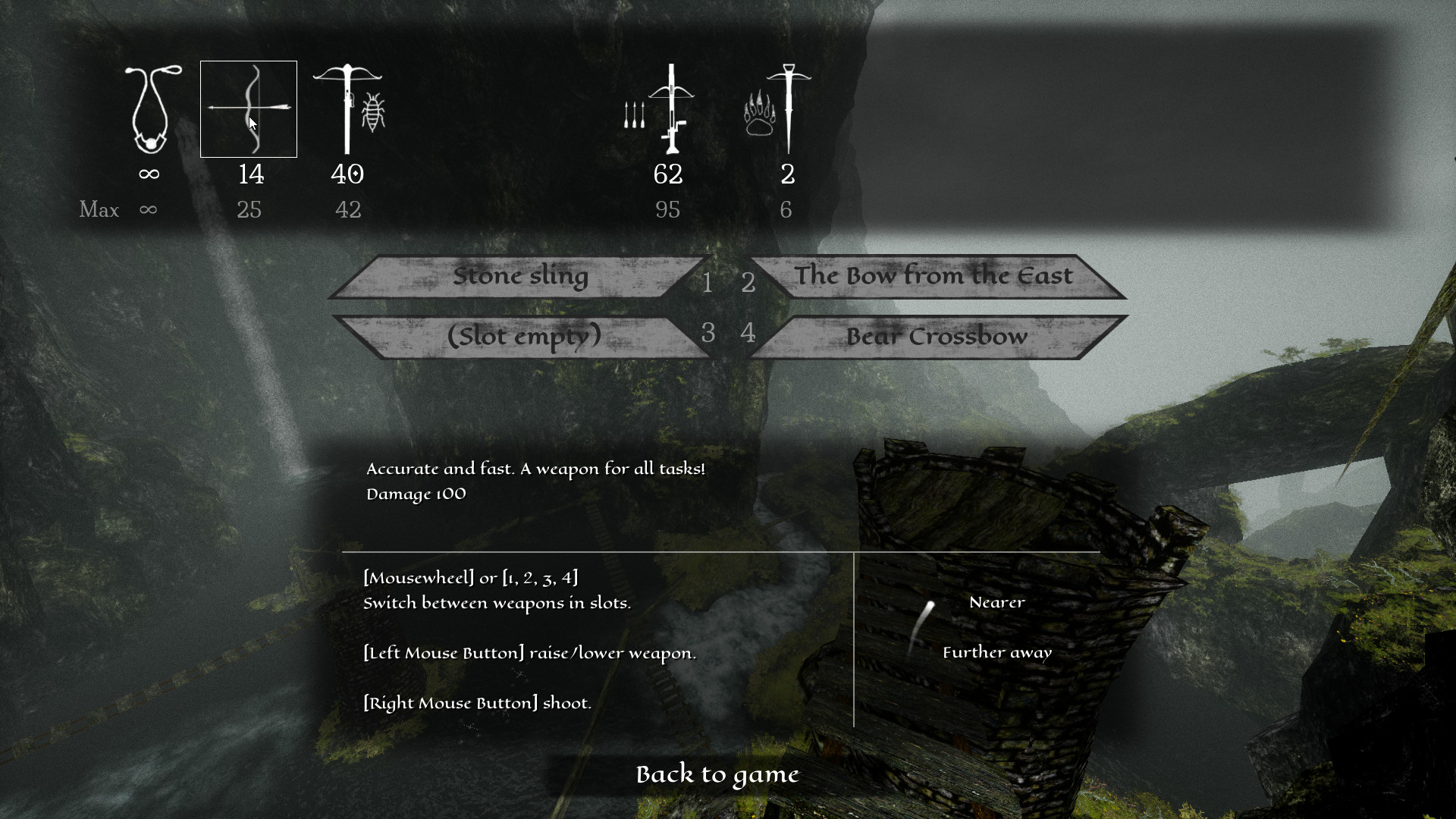Viewport: 1456px width, 819px height.
Task: Click slot number 1 label
Action: (x=709, y=283)
